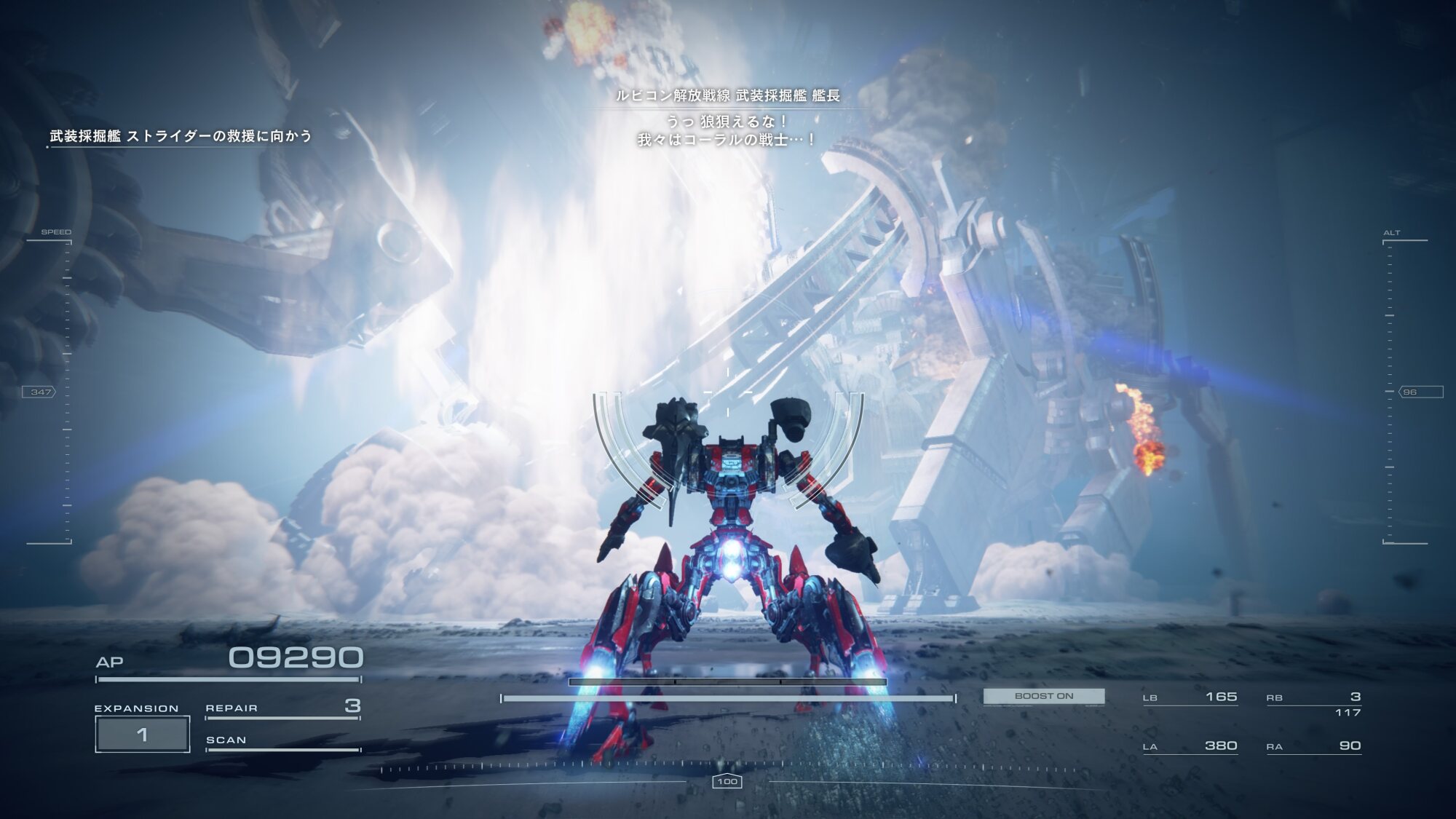1456x819 pixels.
Task: Choose the LA weapon slot
Action: tap(1190, 746)
